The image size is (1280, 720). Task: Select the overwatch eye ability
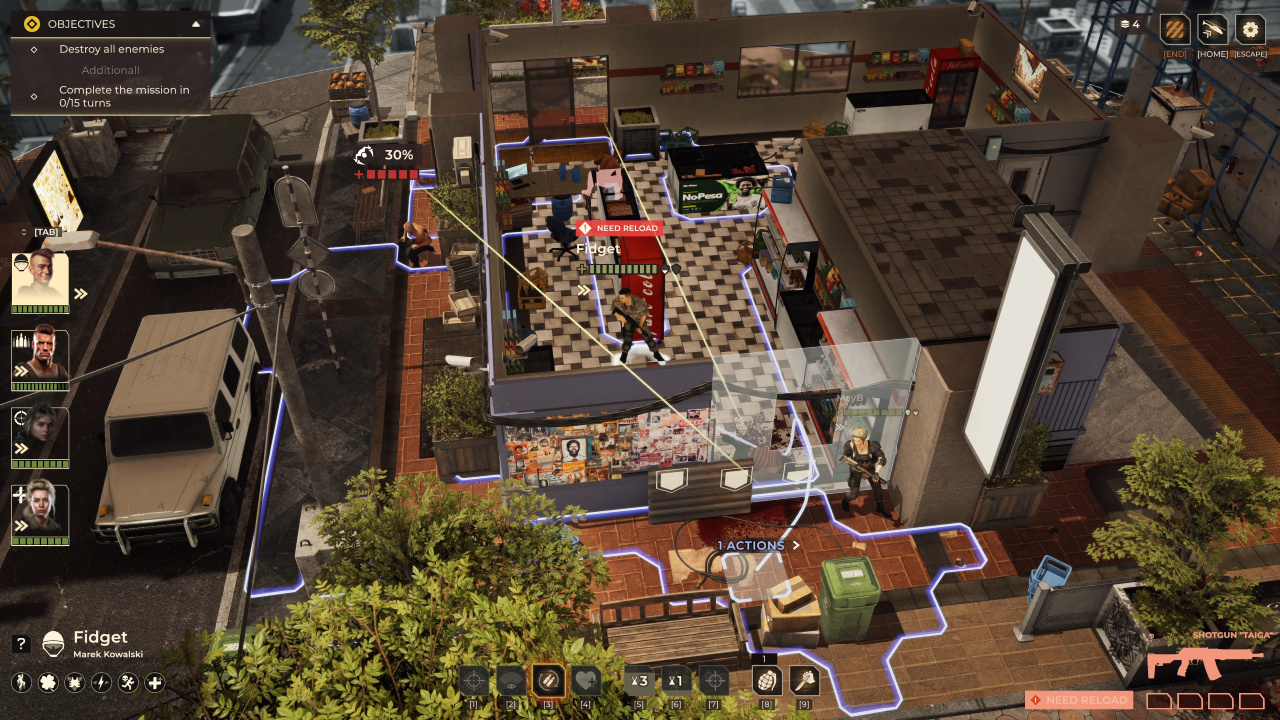511,681
